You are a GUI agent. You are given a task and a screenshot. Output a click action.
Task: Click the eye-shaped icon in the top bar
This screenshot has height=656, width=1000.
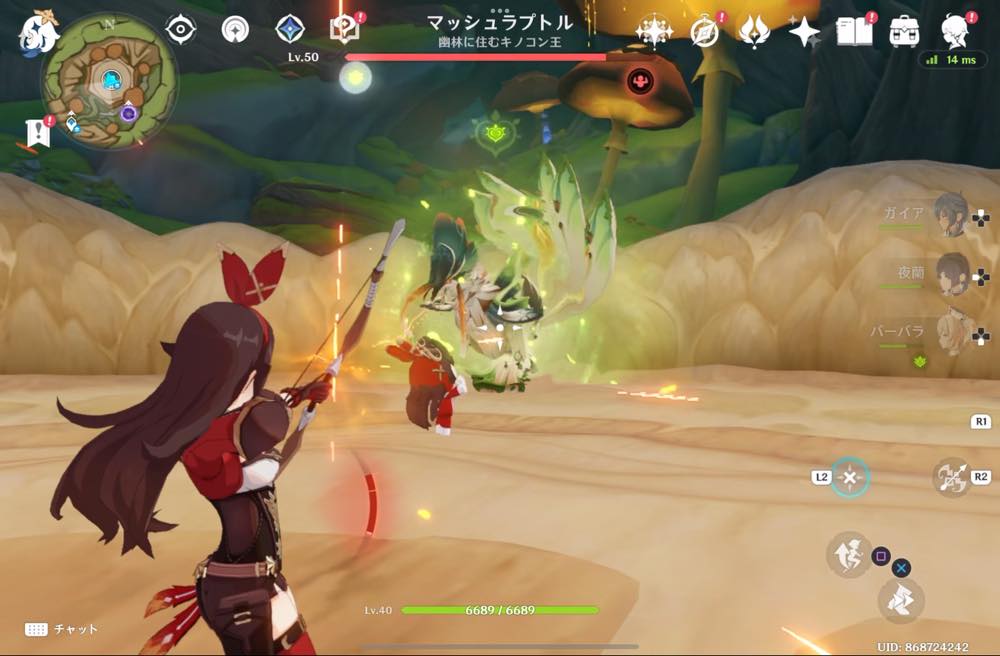point(180,30)
